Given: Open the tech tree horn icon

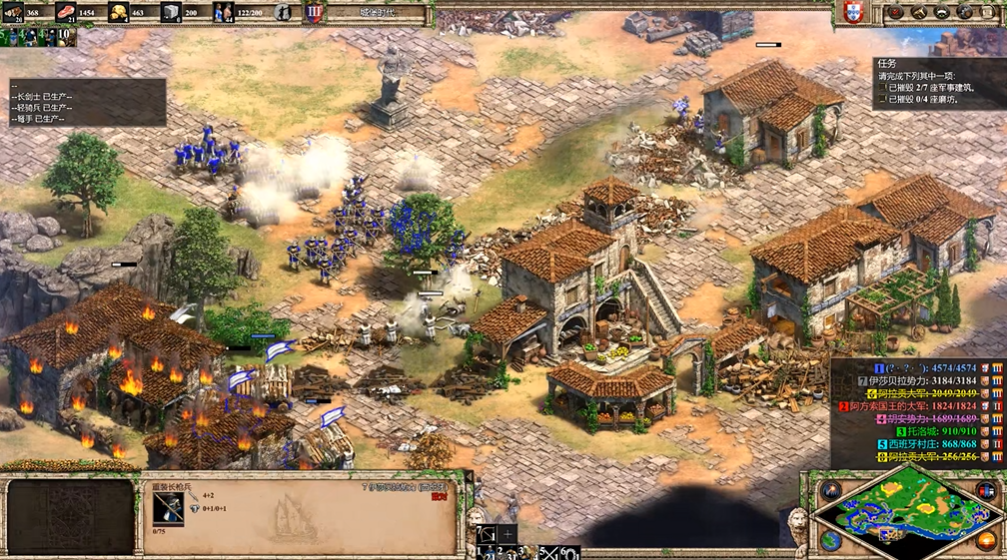Looking at the screenshot, I should click(x=918, y=13).
